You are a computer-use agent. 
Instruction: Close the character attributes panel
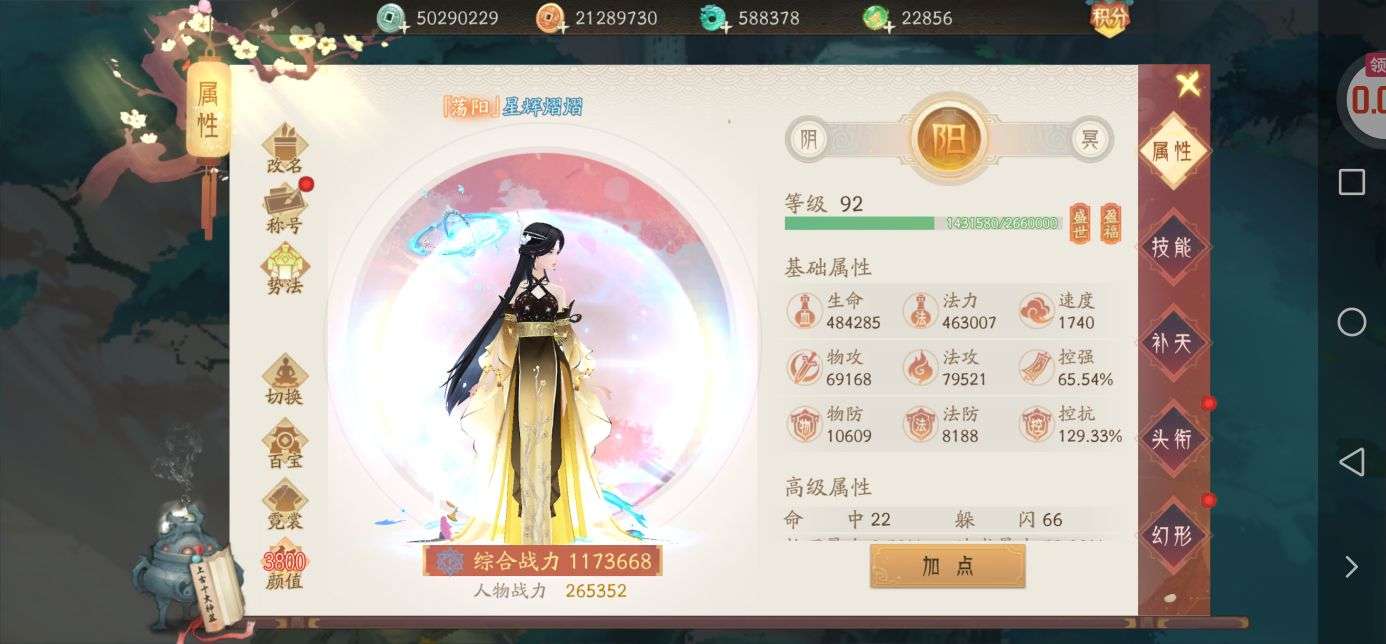click(1188, 85)
